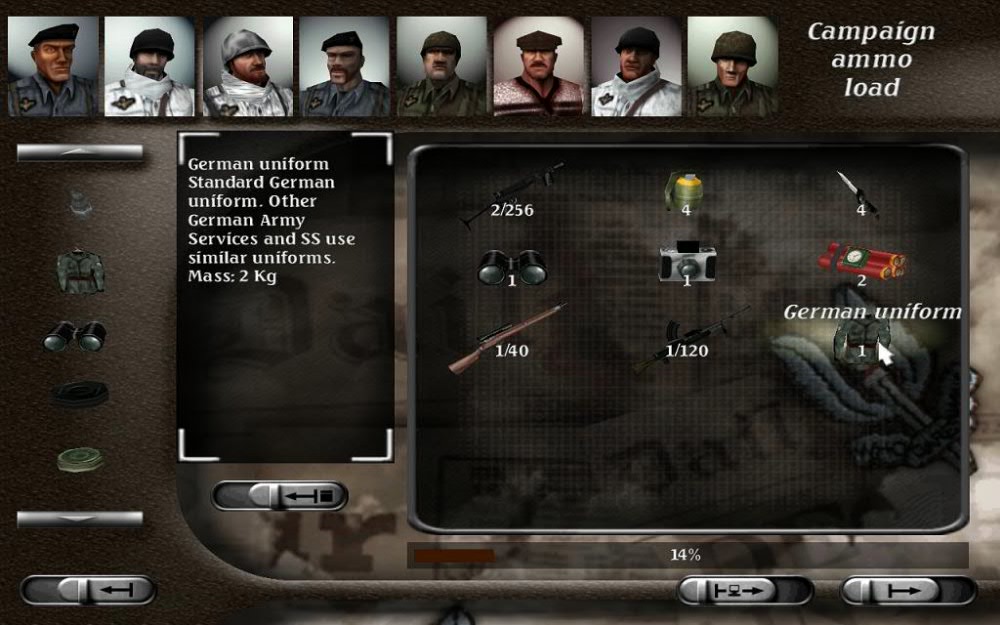Add the uniform jacket from the equipment list

point(81,270)
